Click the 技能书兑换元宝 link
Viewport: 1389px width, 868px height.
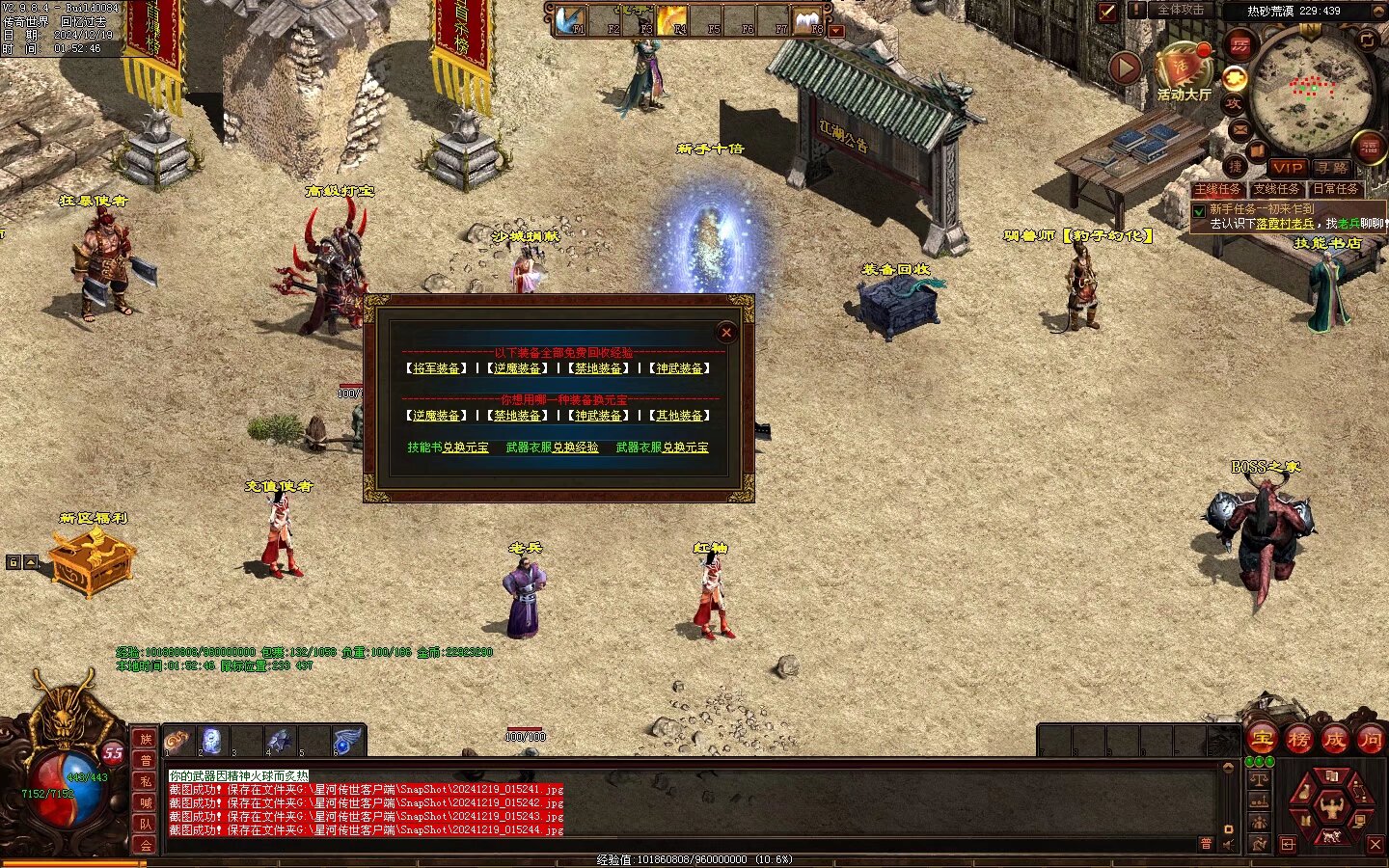[x=448, y=448]
